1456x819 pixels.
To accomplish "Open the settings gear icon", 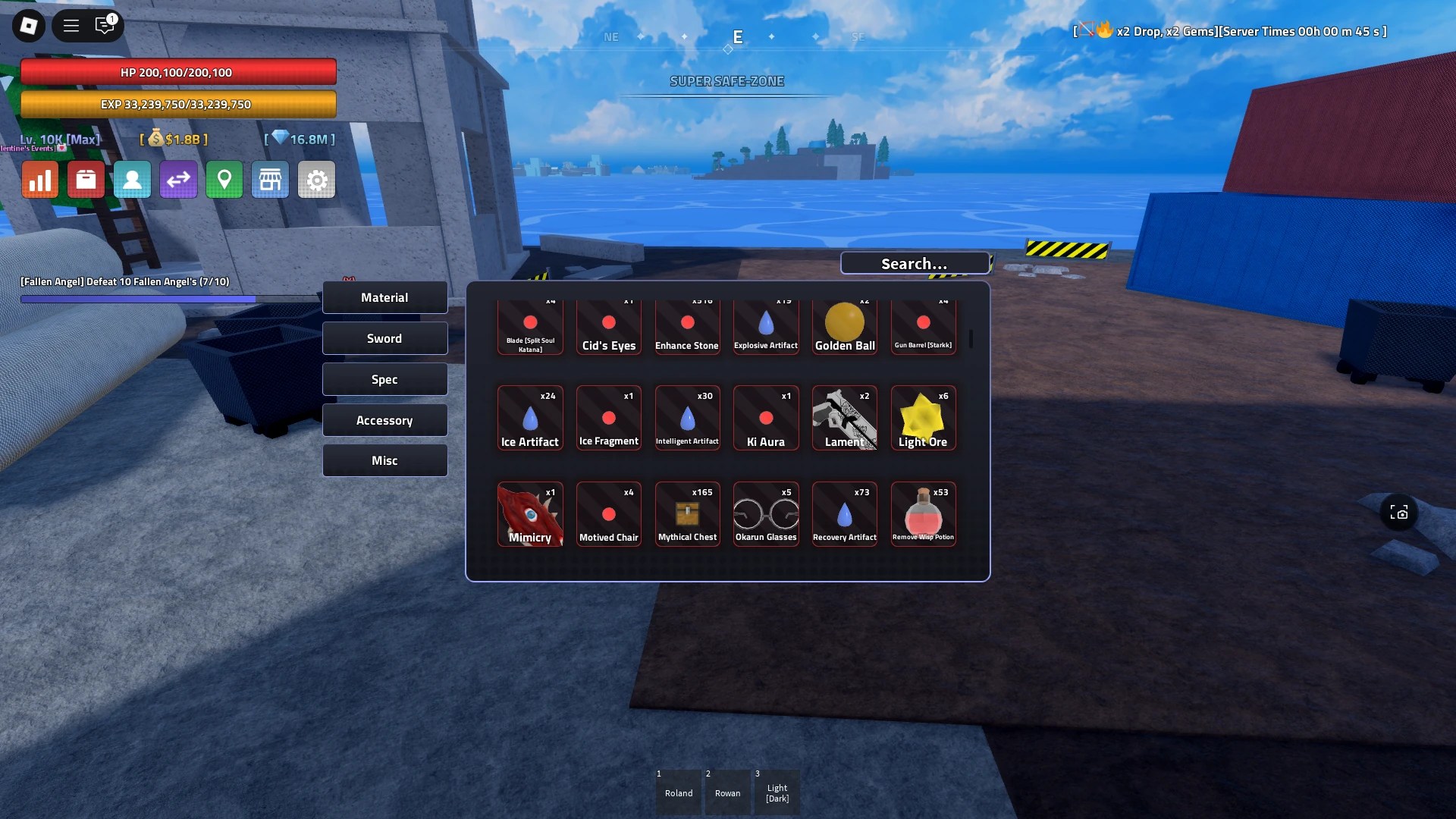I will point(316,180).
